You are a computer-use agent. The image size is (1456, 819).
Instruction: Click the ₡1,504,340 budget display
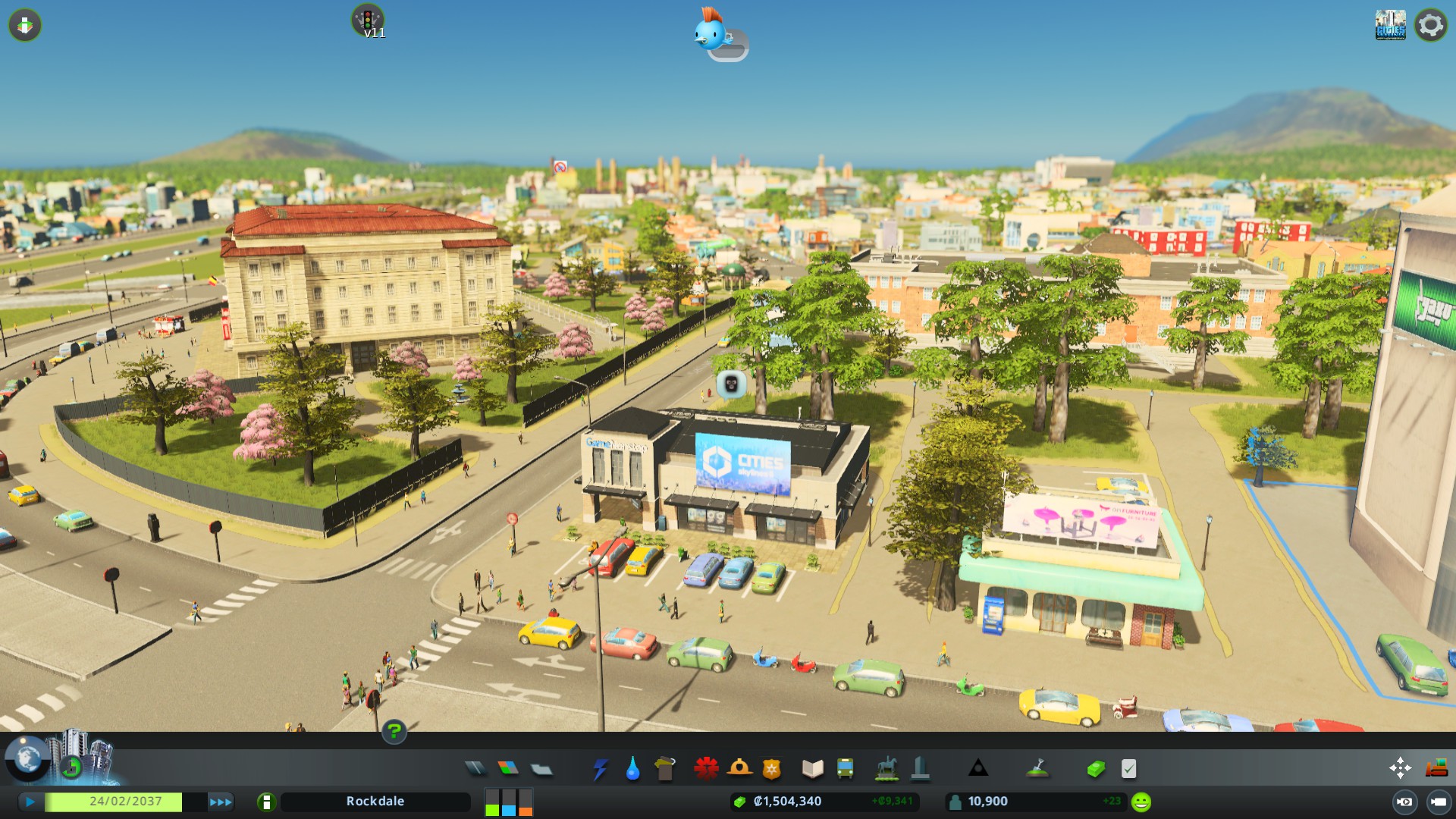(786, 801)
